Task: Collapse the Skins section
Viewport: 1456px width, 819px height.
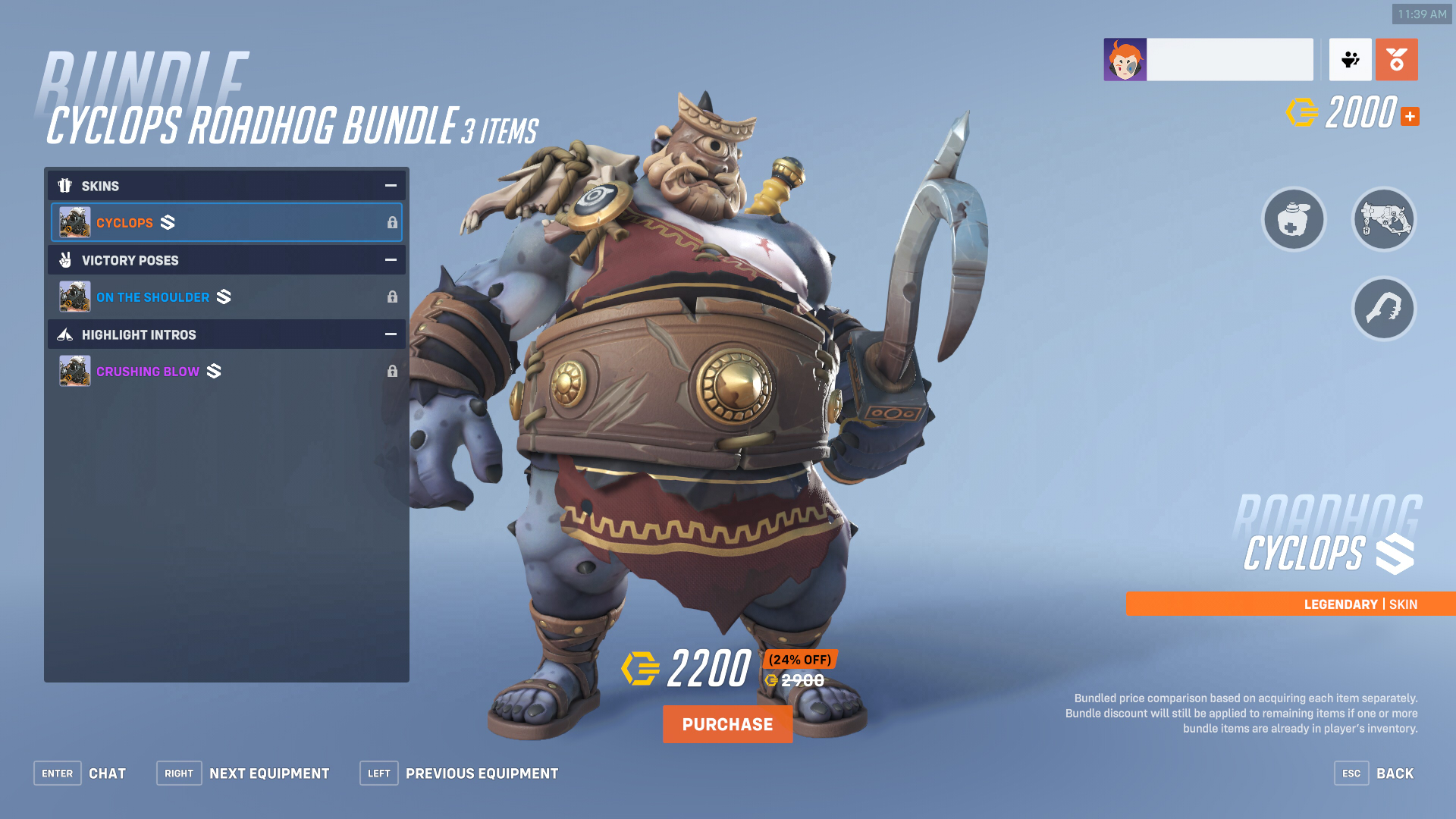Action: pyautogui.click(x=390, y=185)
